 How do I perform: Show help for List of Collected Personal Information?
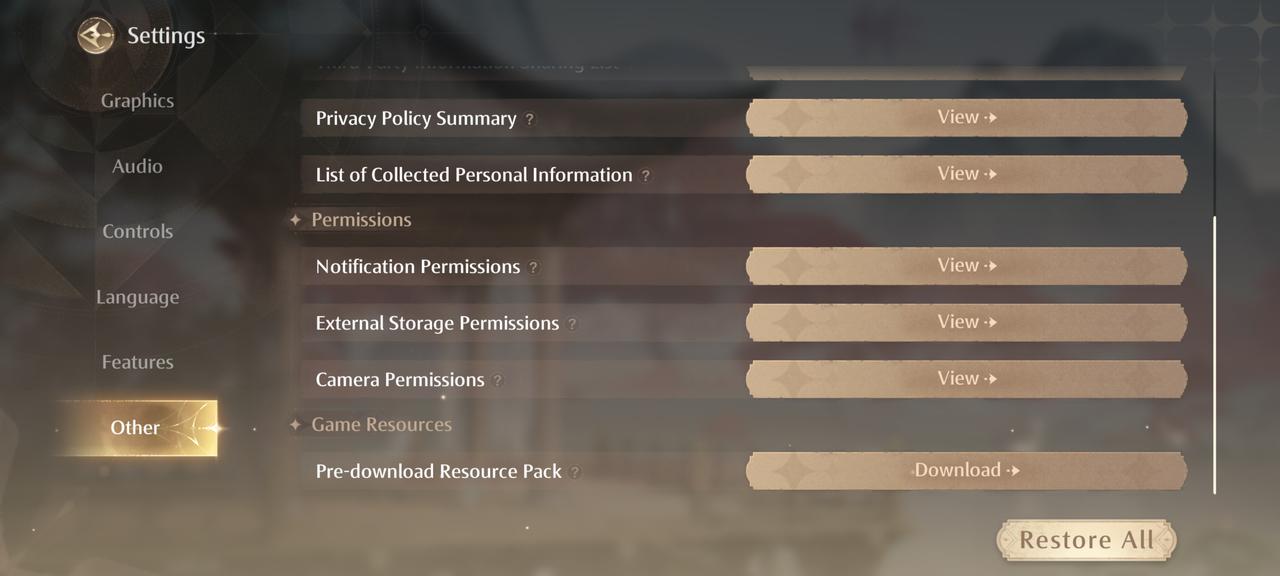click(646, 176)
